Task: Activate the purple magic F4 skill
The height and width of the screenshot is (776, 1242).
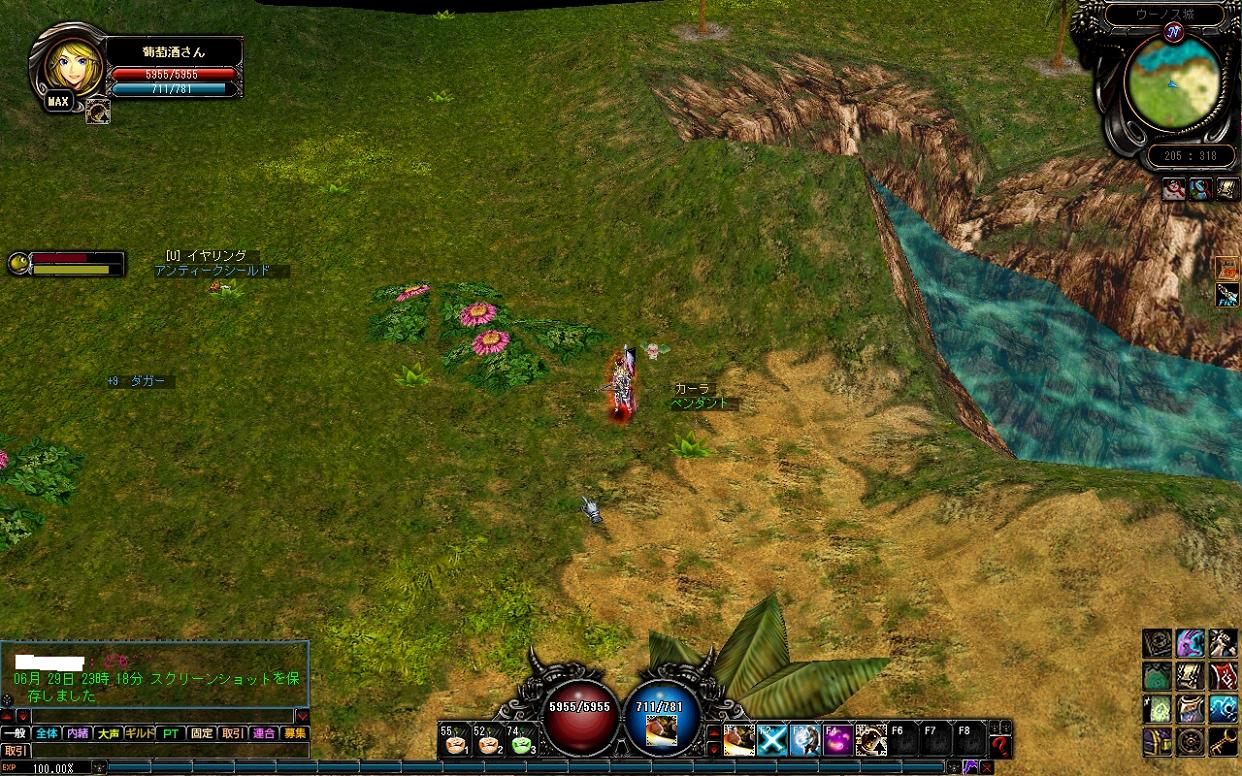Action: pyautogui.click(x=838, y=740)
